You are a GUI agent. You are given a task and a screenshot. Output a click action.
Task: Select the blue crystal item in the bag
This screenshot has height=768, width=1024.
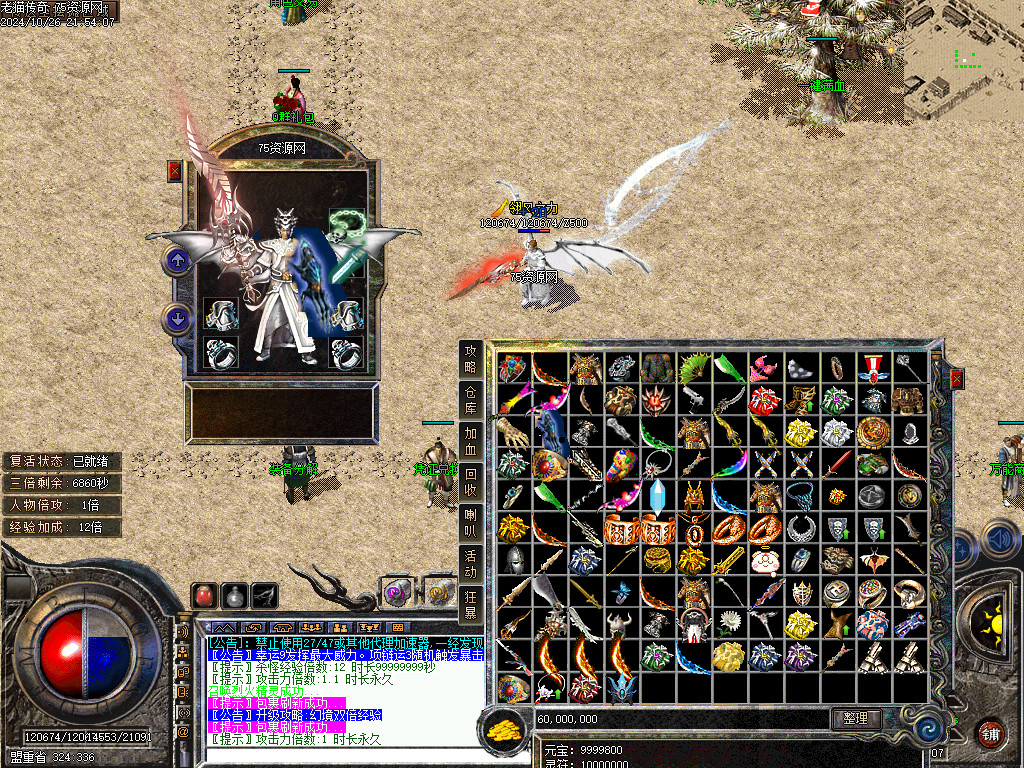point(657,497)
